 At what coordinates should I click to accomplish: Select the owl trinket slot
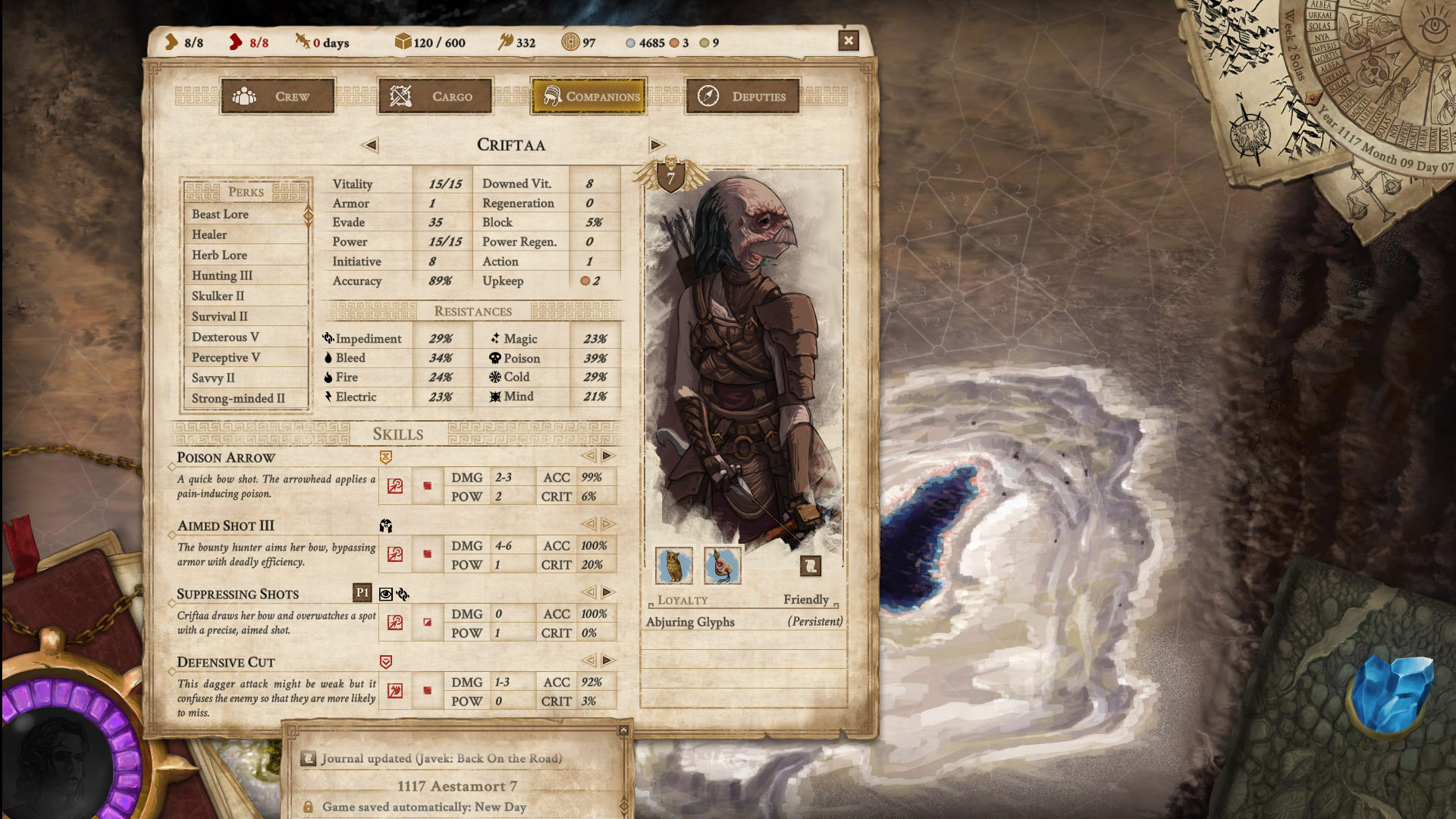coord(673,566)
